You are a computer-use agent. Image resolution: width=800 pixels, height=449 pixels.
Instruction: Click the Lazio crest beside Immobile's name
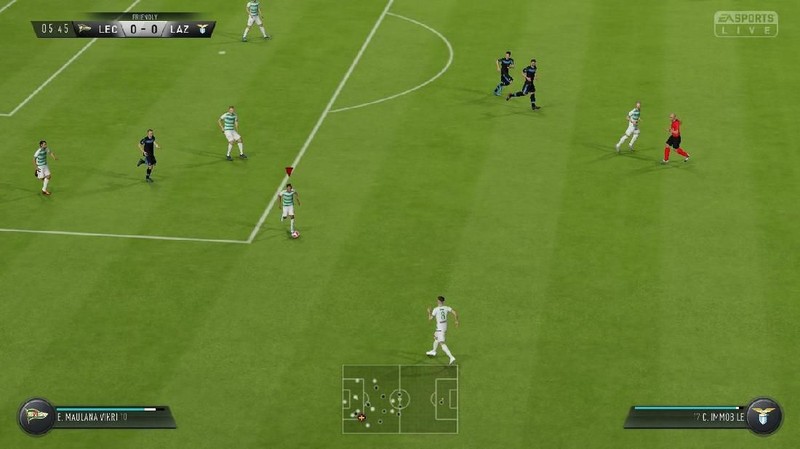click(763, 415)
